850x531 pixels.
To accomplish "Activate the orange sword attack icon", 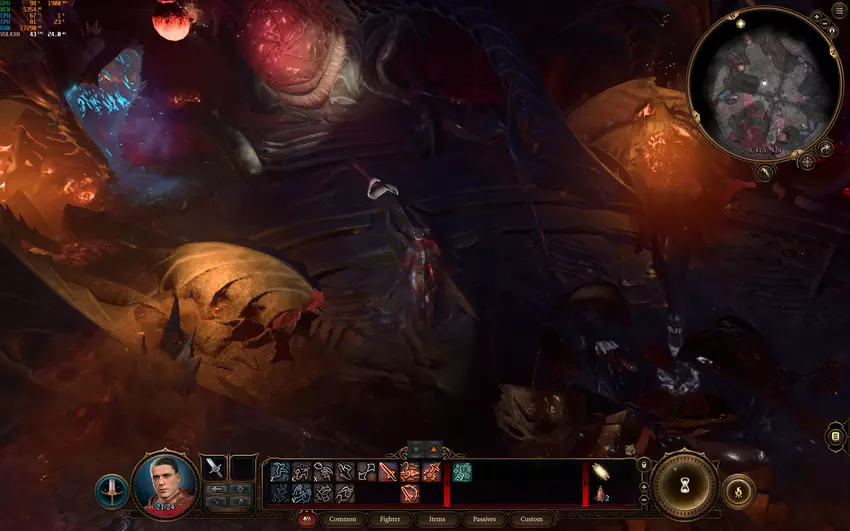I will (388, 471).
